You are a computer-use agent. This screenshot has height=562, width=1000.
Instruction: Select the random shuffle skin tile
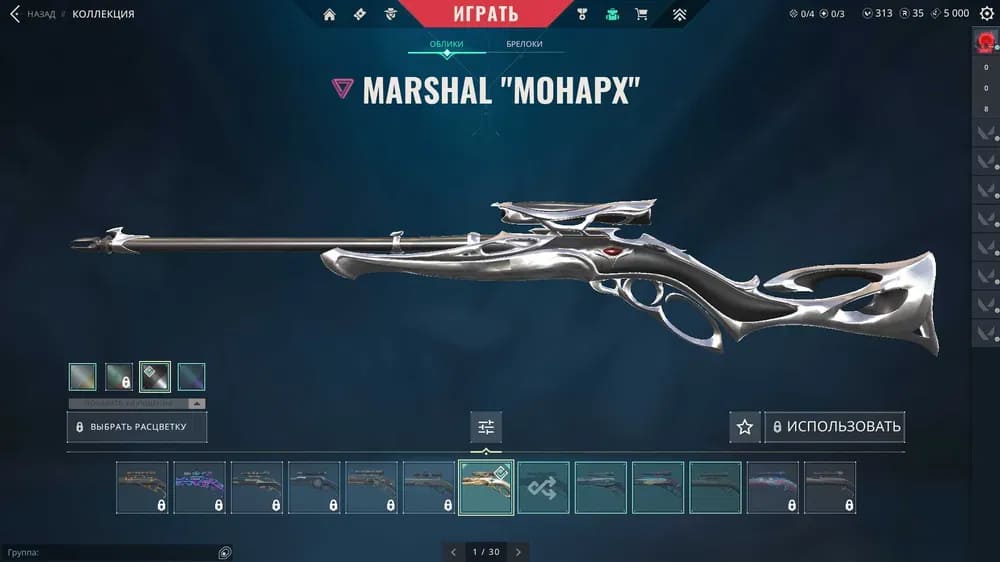[543, 487]
